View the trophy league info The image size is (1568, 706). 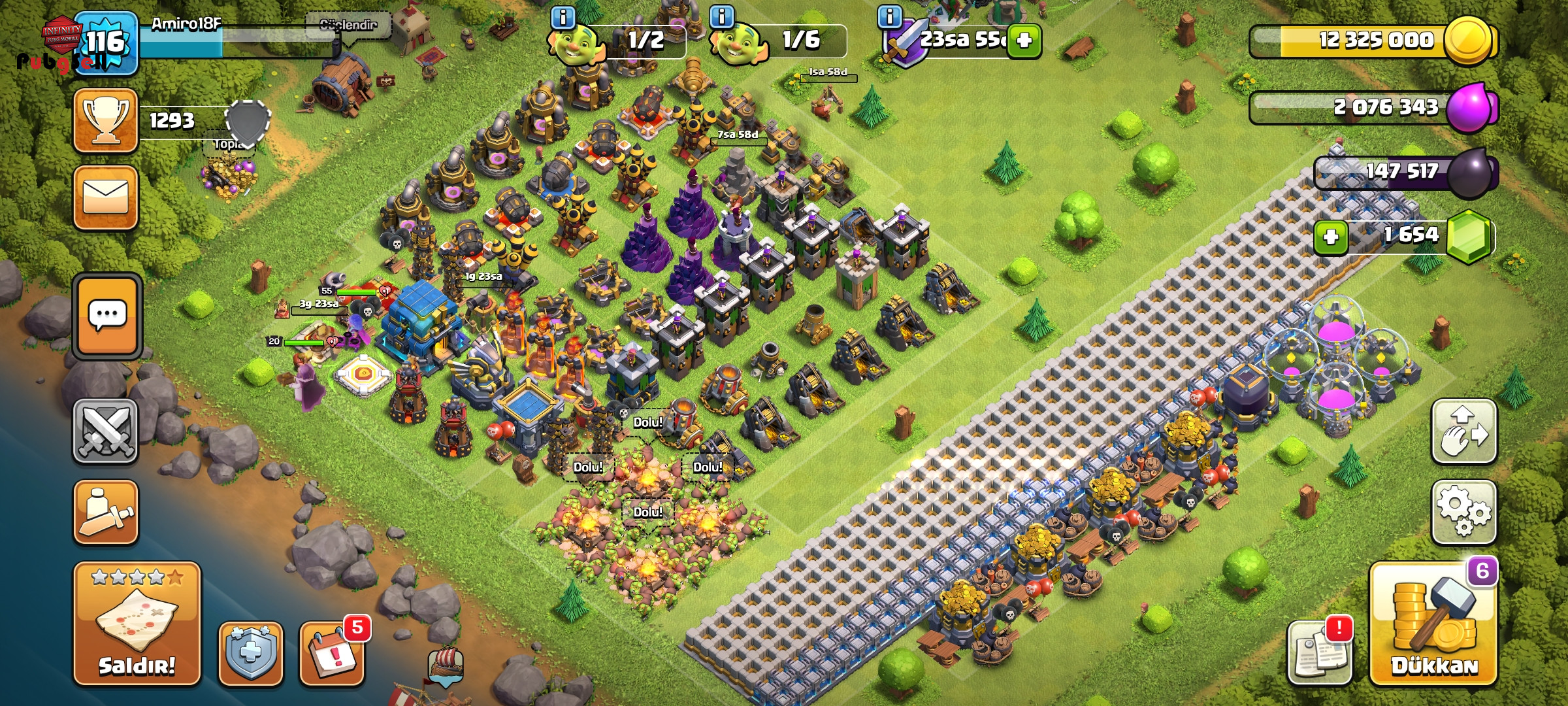106,121
